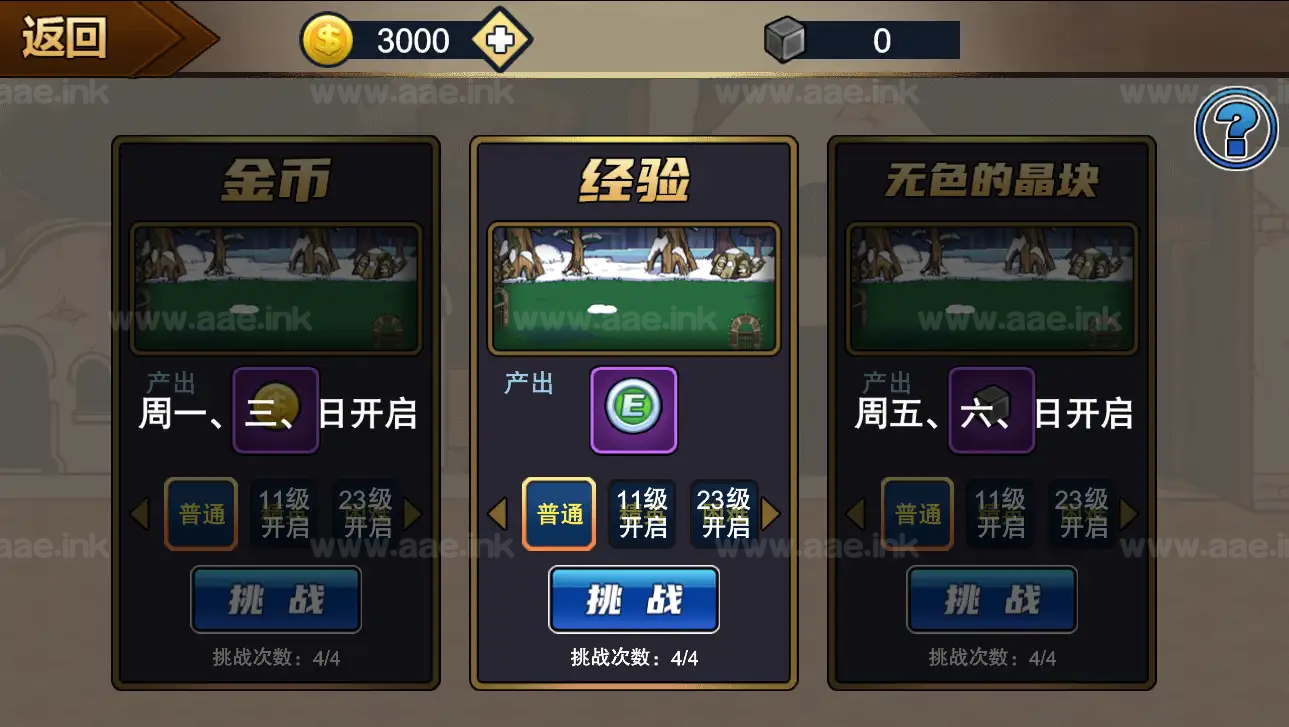Screen dimensions: 1289x727
Task: Click the coin reward icon in 金币 dungeon
Action: [275, 409]
